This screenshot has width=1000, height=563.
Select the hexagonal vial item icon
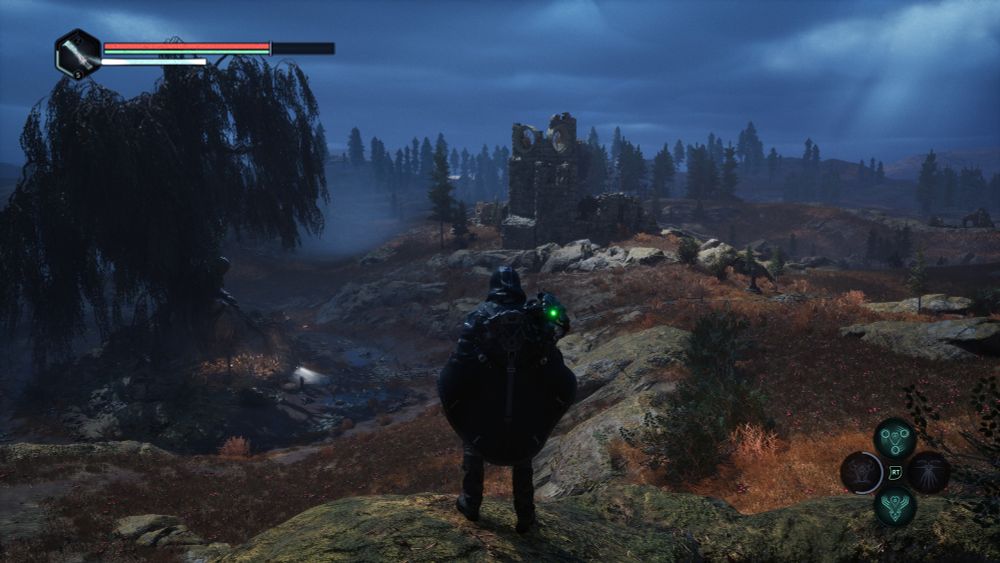(x=78, y=53)
